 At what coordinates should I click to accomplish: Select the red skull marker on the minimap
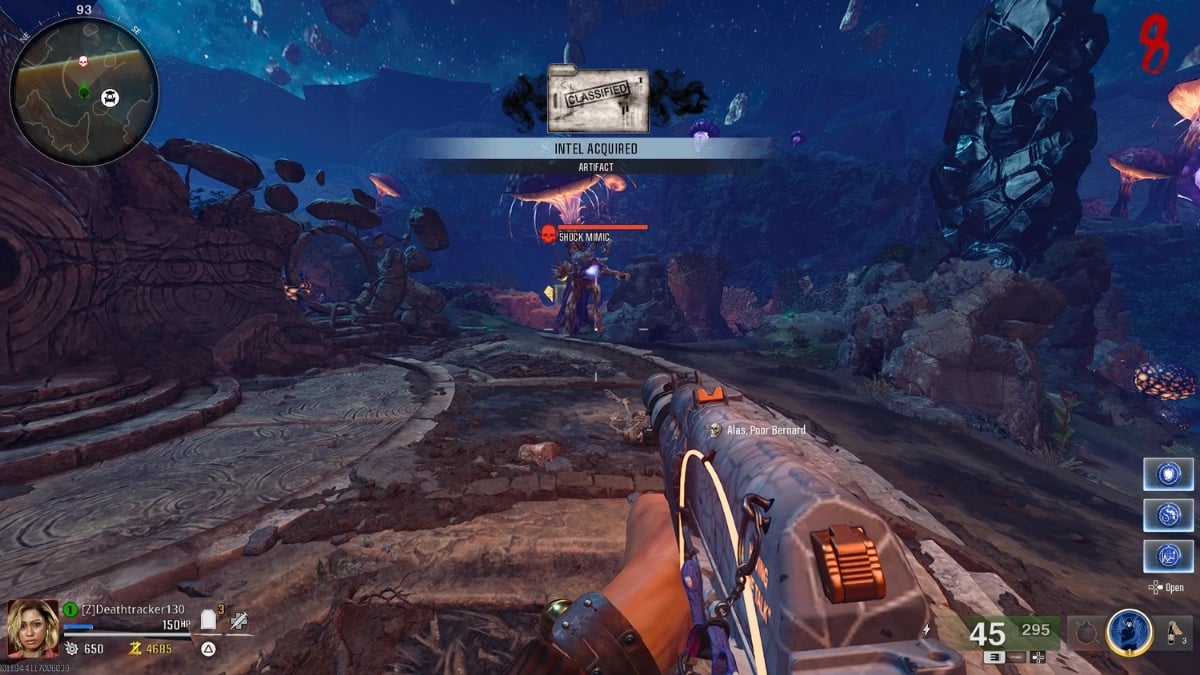coord(85,62)
